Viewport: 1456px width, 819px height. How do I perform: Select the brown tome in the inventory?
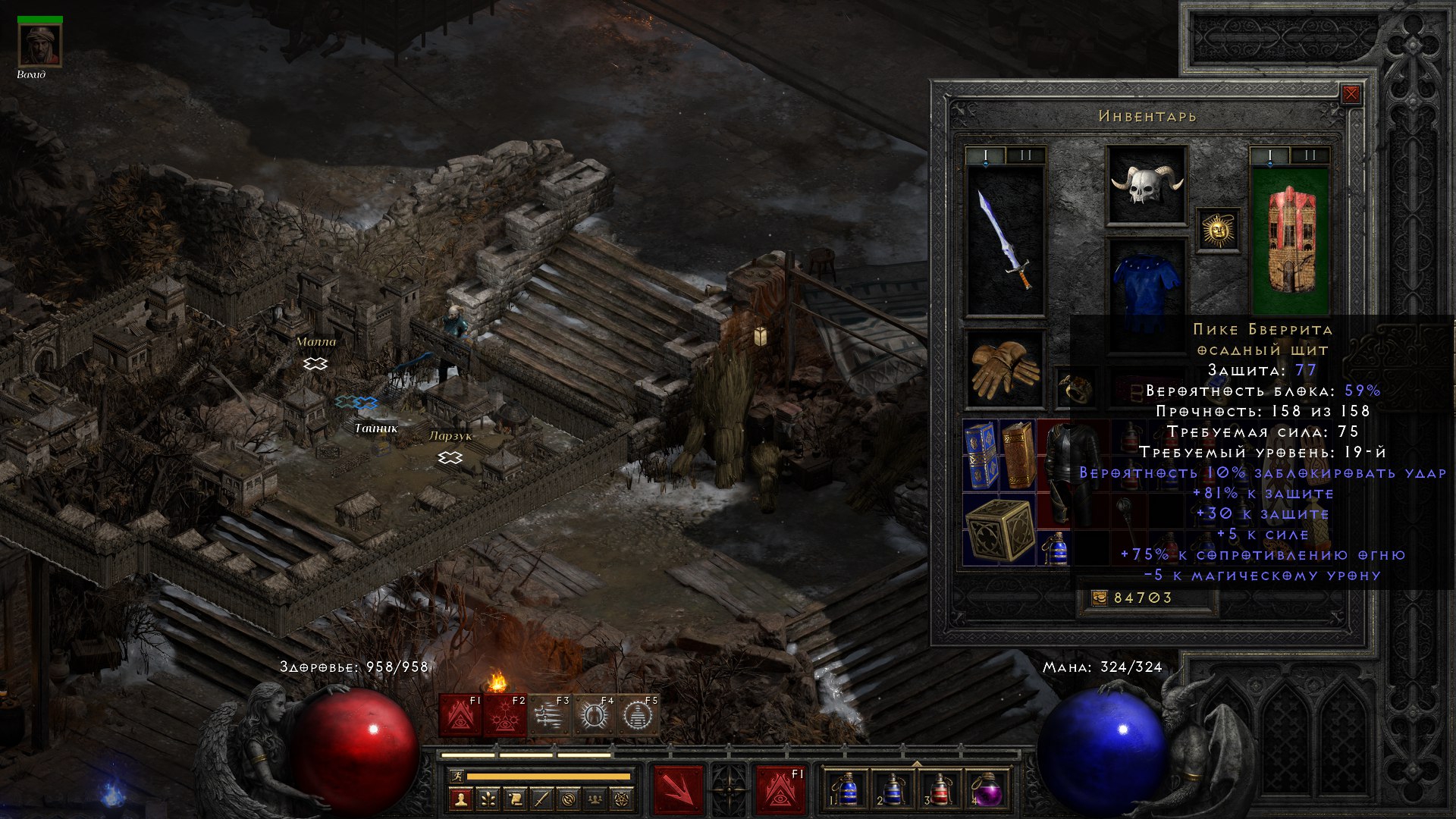point(1018,455)
